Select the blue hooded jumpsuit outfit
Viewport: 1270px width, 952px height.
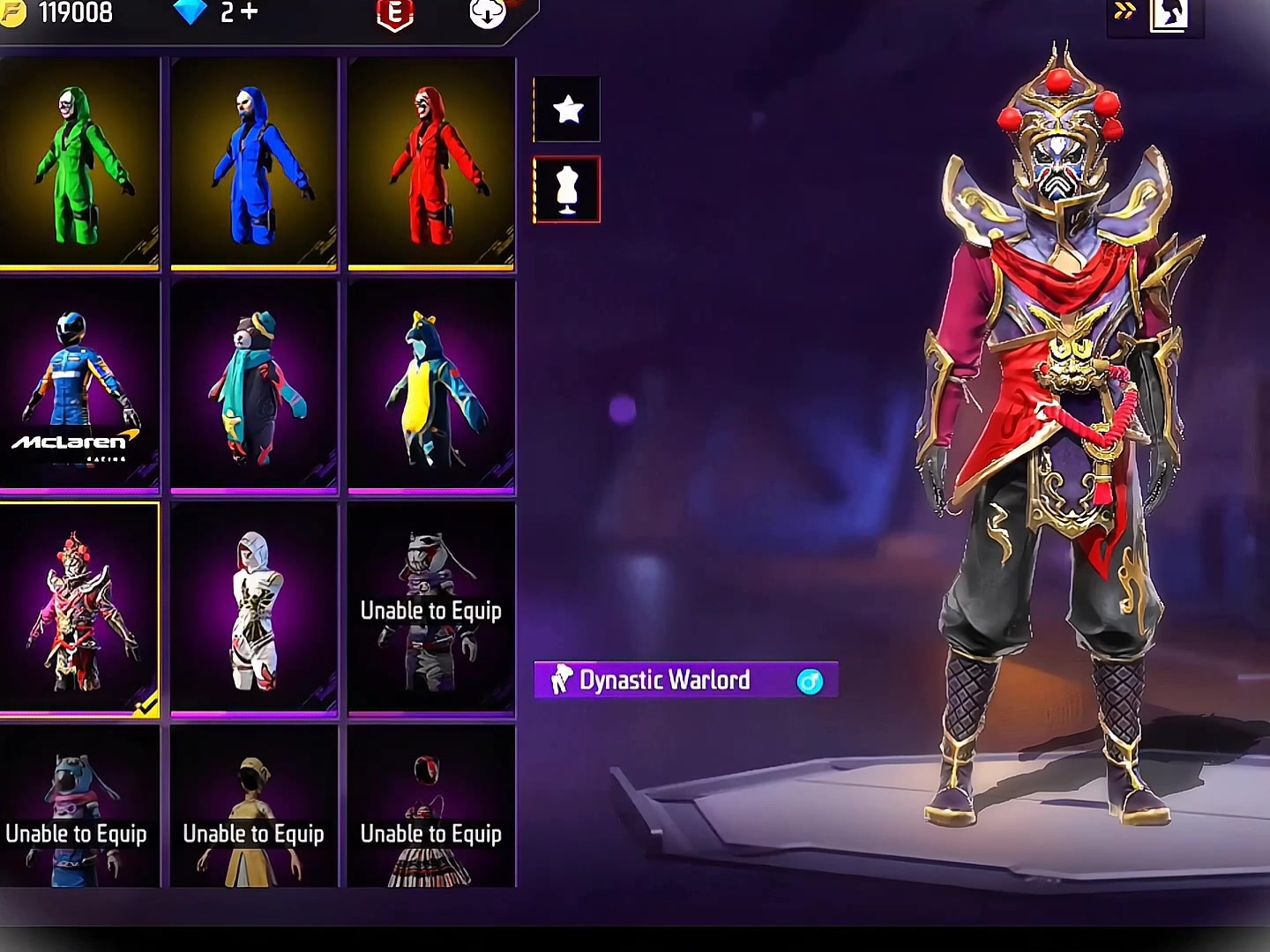point(254,164)
